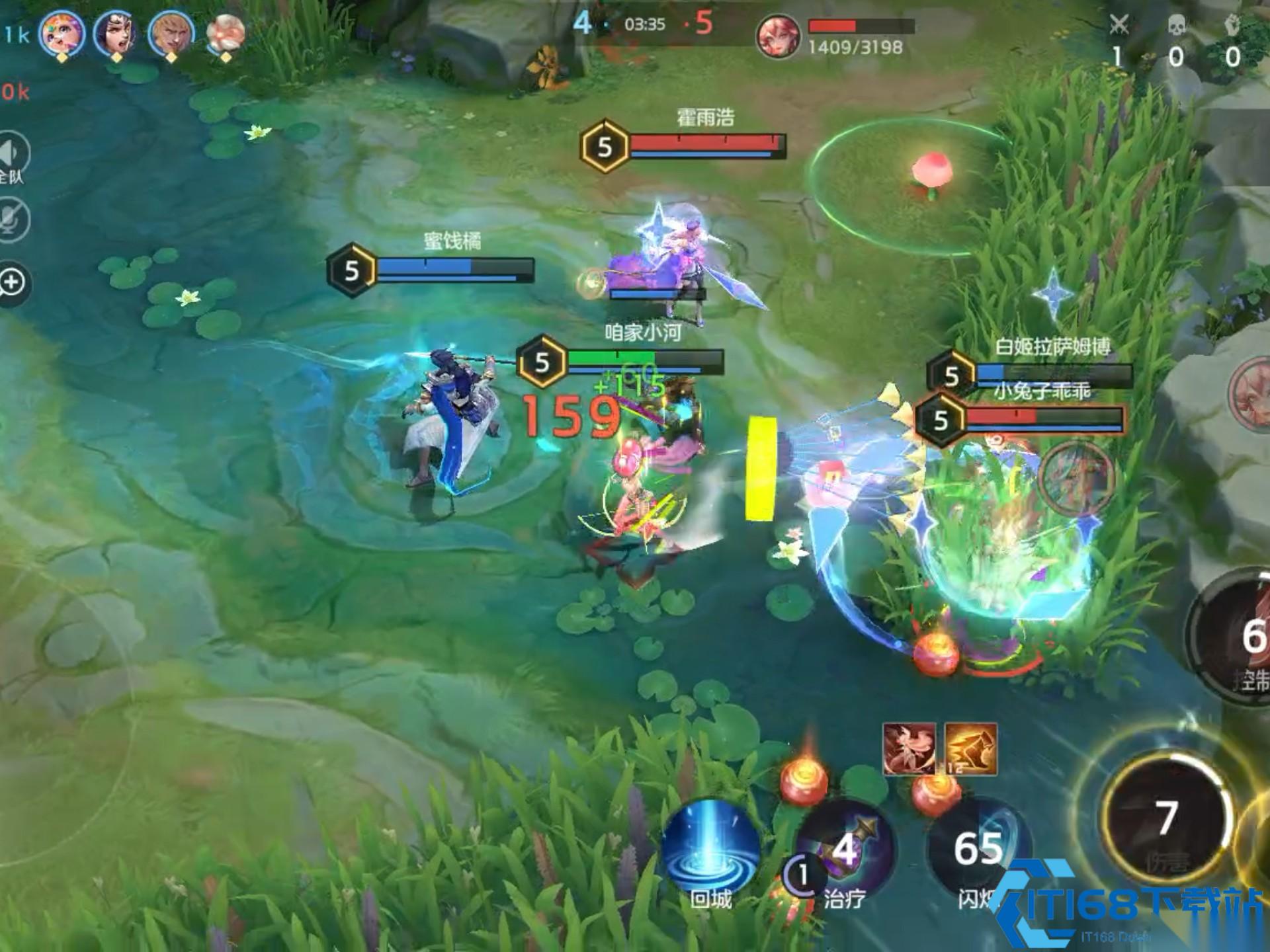
Task: Activate the golden winged boot item
Action: [x=971, y=749]
